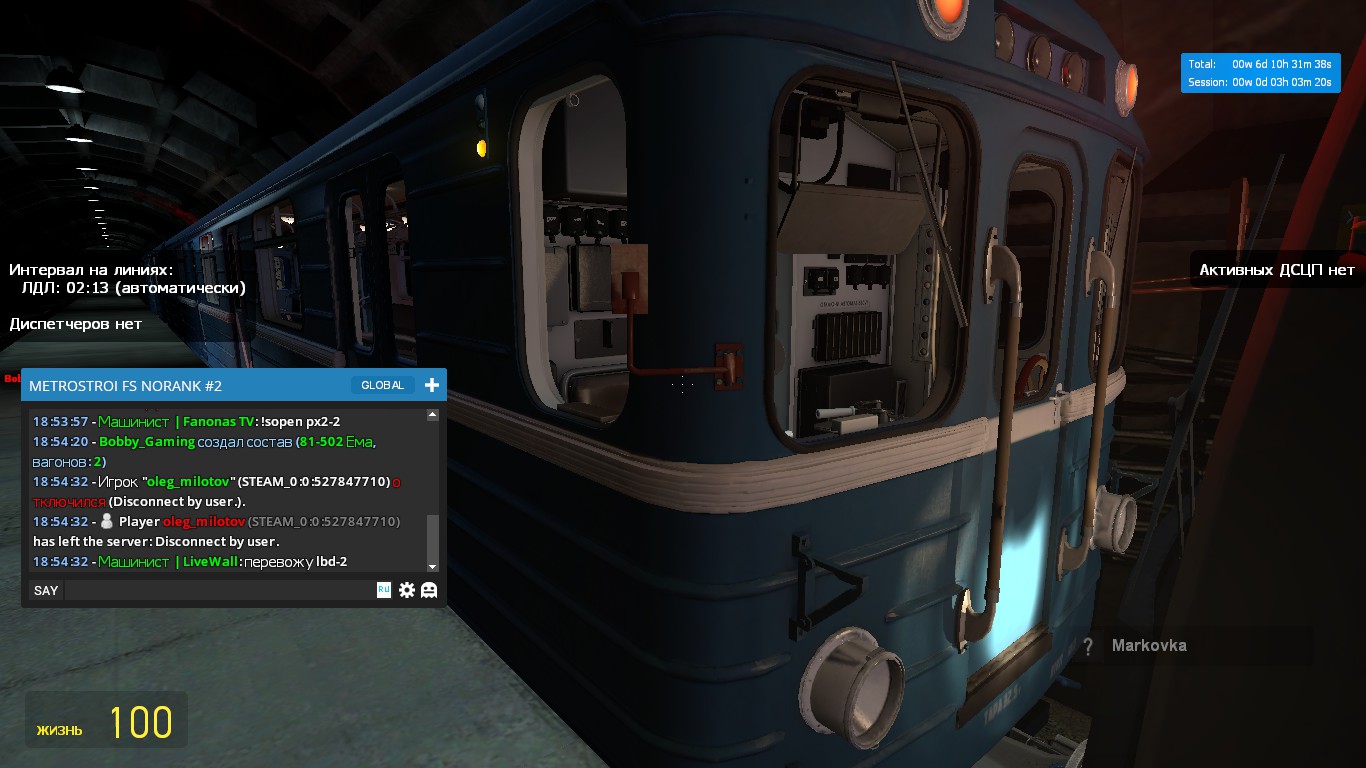Select Bobby_Gaming's name in chat log
This screenshot has width=1366, height=768.
point(147,441)
